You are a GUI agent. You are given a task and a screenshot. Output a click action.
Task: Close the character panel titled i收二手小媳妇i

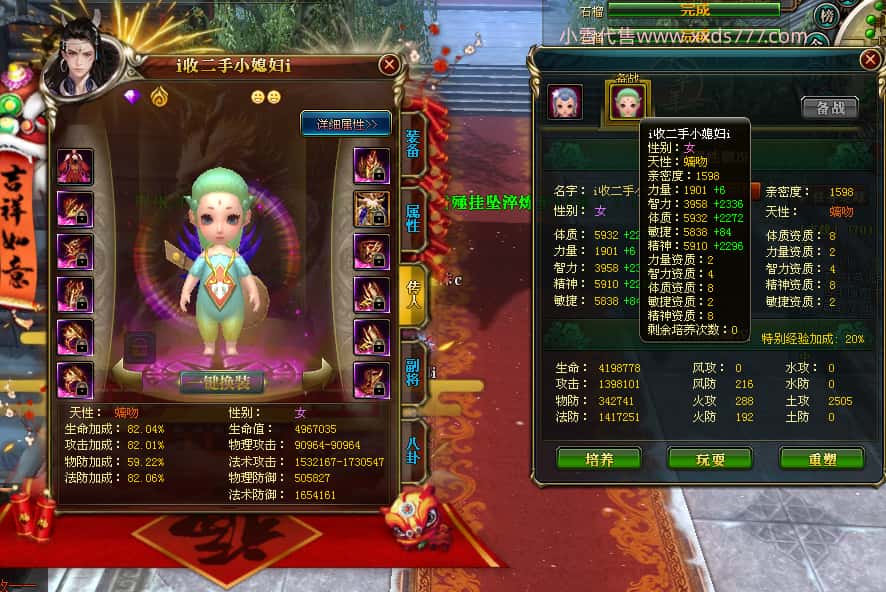coord(389,66)
